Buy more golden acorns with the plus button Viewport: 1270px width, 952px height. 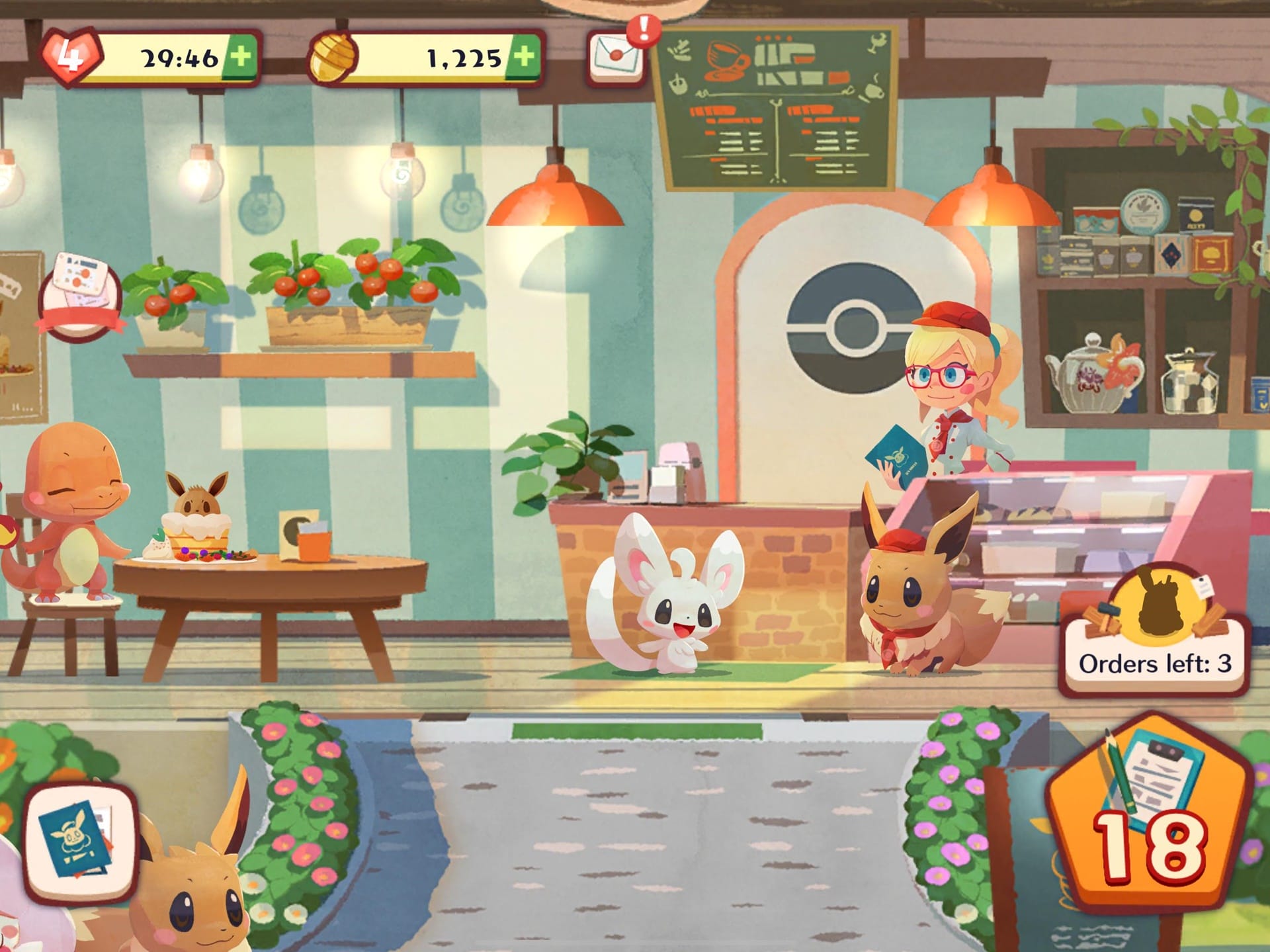(523, 57)
